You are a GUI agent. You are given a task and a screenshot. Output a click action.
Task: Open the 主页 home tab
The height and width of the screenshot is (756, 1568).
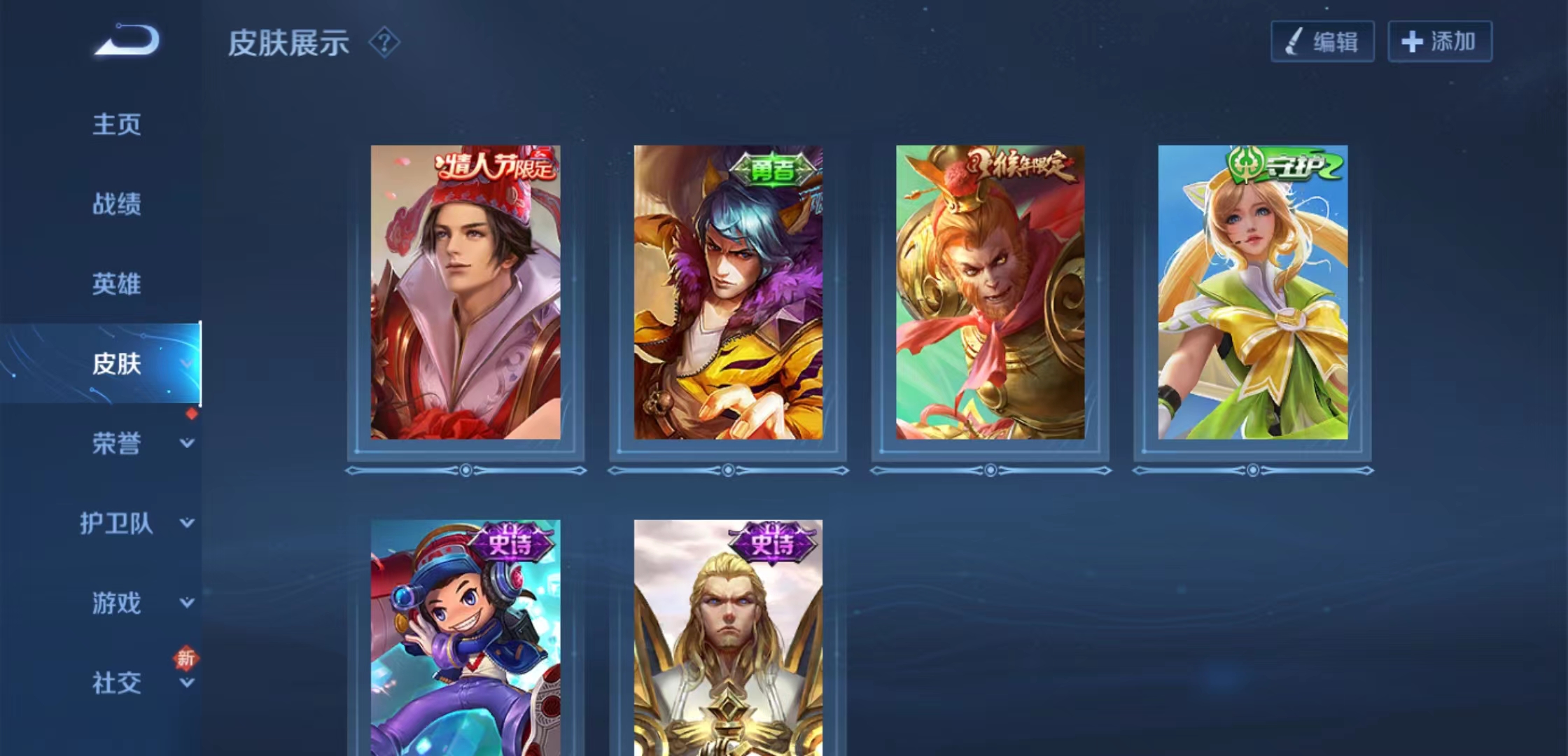[117, 125]
